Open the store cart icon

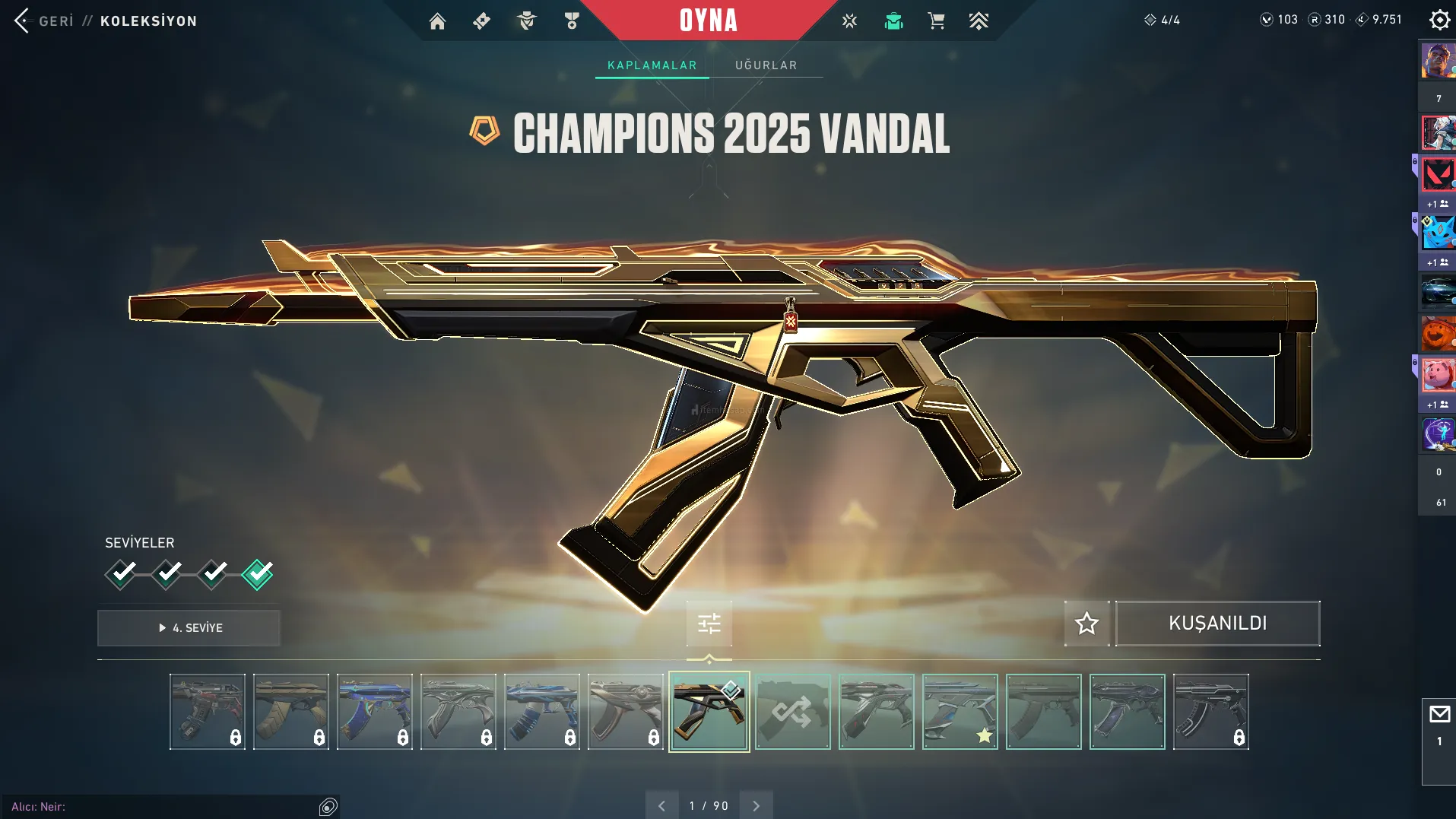(x=936, y=21)
